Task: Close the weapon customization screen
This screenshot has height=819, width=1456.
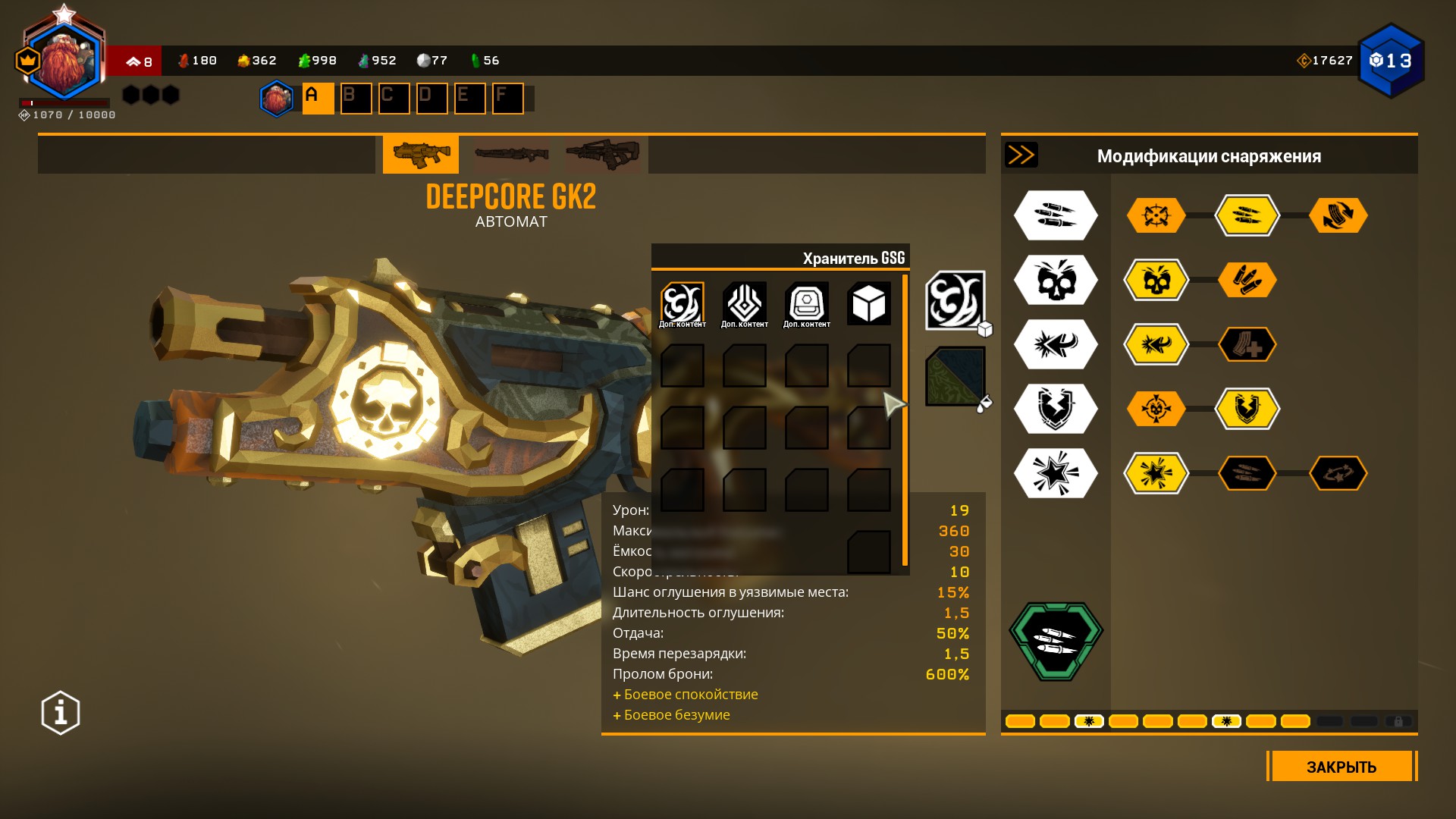Action: pyautogui.click(x=1341, y=767)
